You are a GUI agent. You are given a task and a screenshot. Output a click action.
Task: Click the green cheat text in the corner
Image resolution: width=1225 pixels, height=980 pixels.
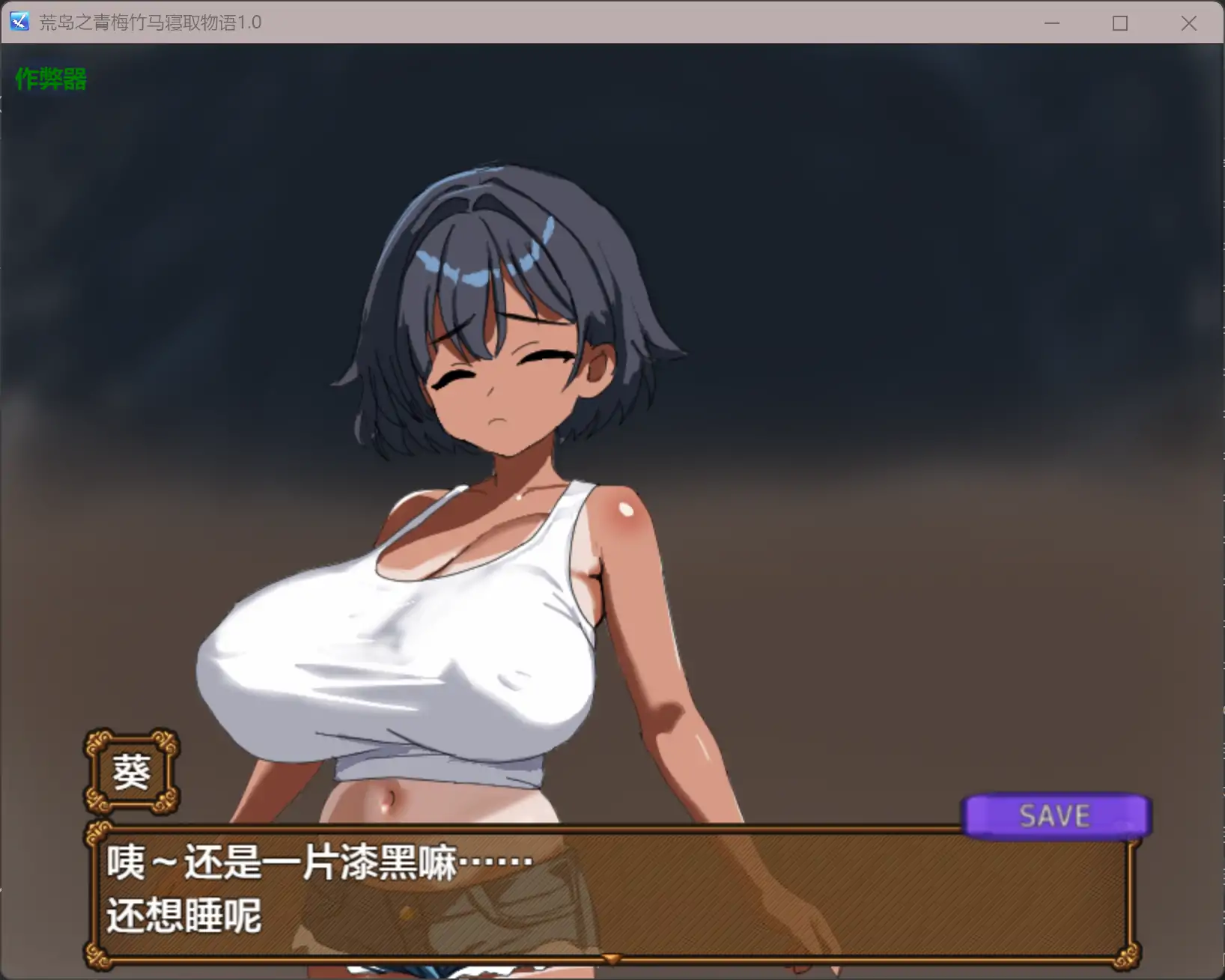(49, 79)
